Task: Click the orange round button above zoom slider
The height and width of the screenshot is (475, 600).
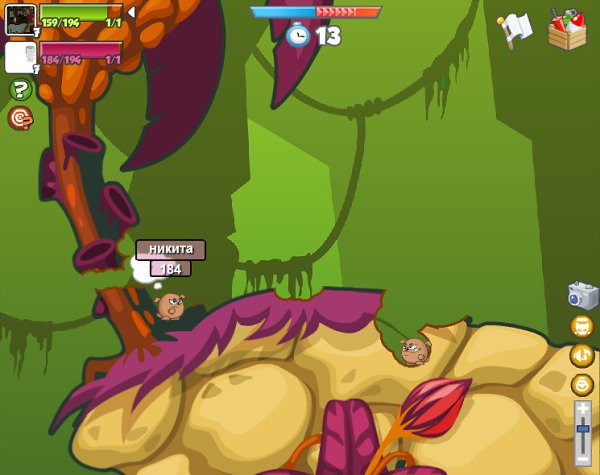Action: 582,384
